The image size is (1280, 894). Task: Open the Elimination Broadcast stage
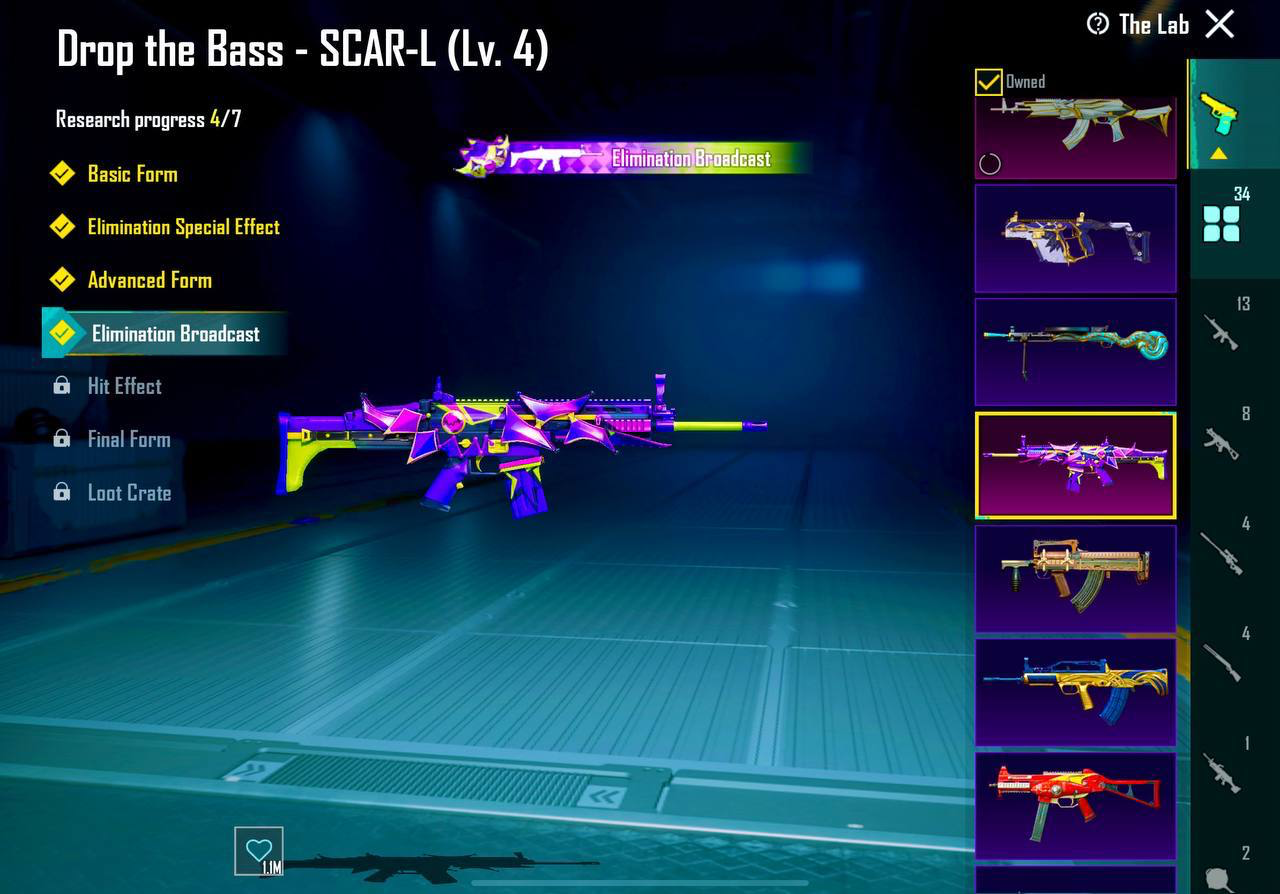pyautogui.click(x=175, y=334)
